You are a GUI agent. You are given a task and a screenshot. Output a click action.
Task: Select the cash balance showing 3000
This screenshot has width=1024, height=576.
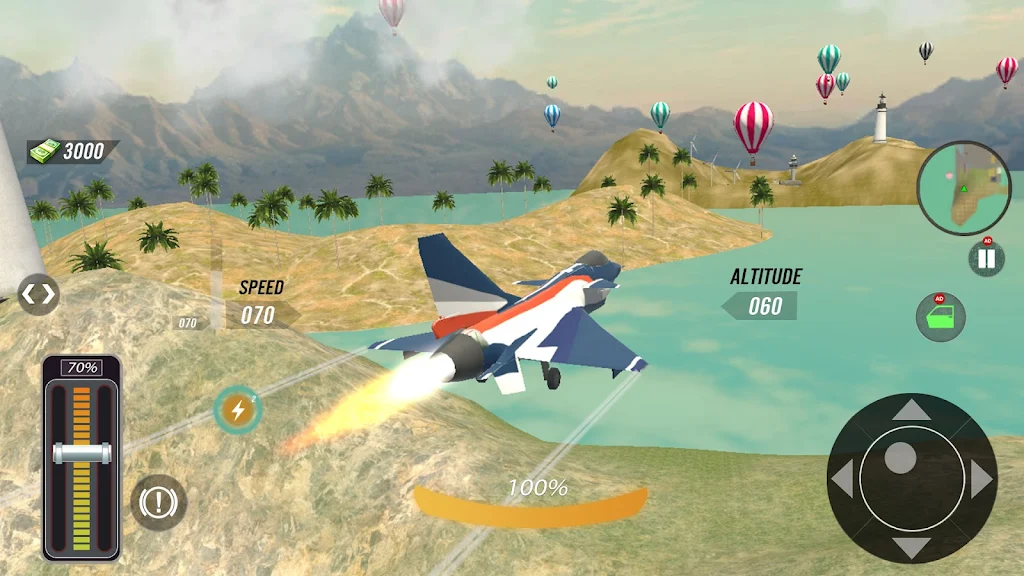pyautogui.click(x=73, y=151)
